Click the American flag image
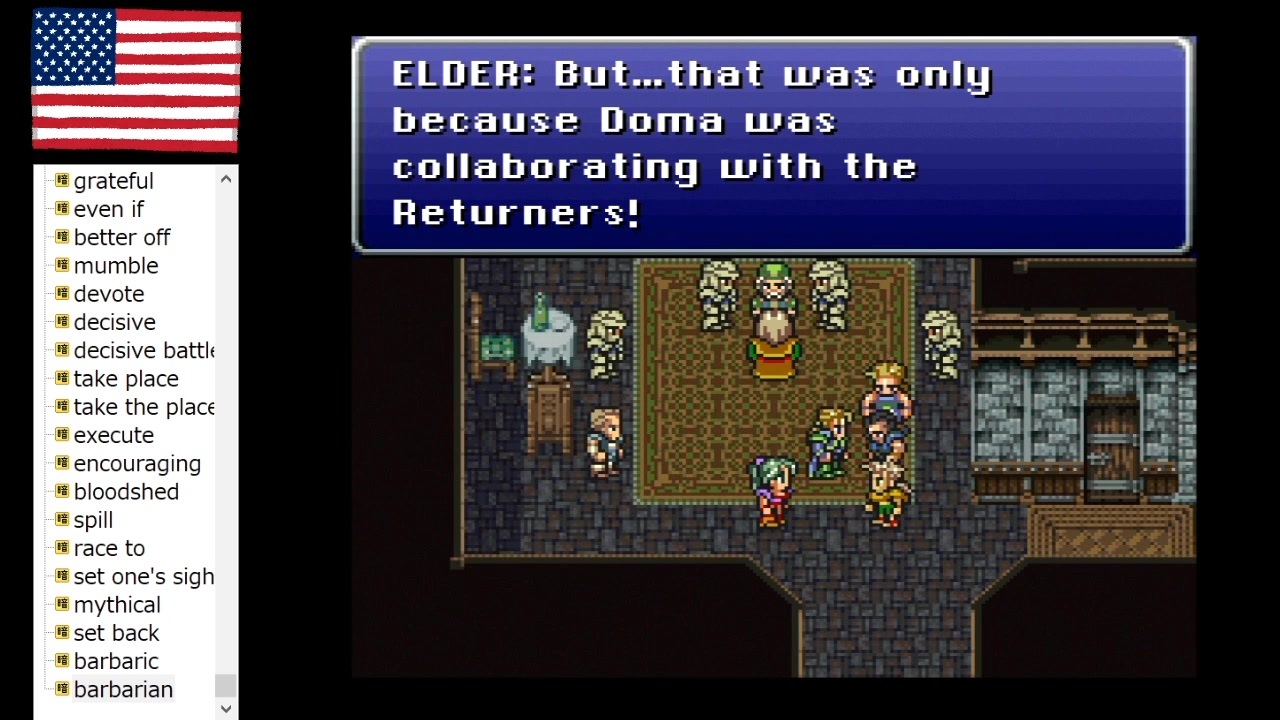The width and height of the screenshot is (1280, 720). (136, 81)
